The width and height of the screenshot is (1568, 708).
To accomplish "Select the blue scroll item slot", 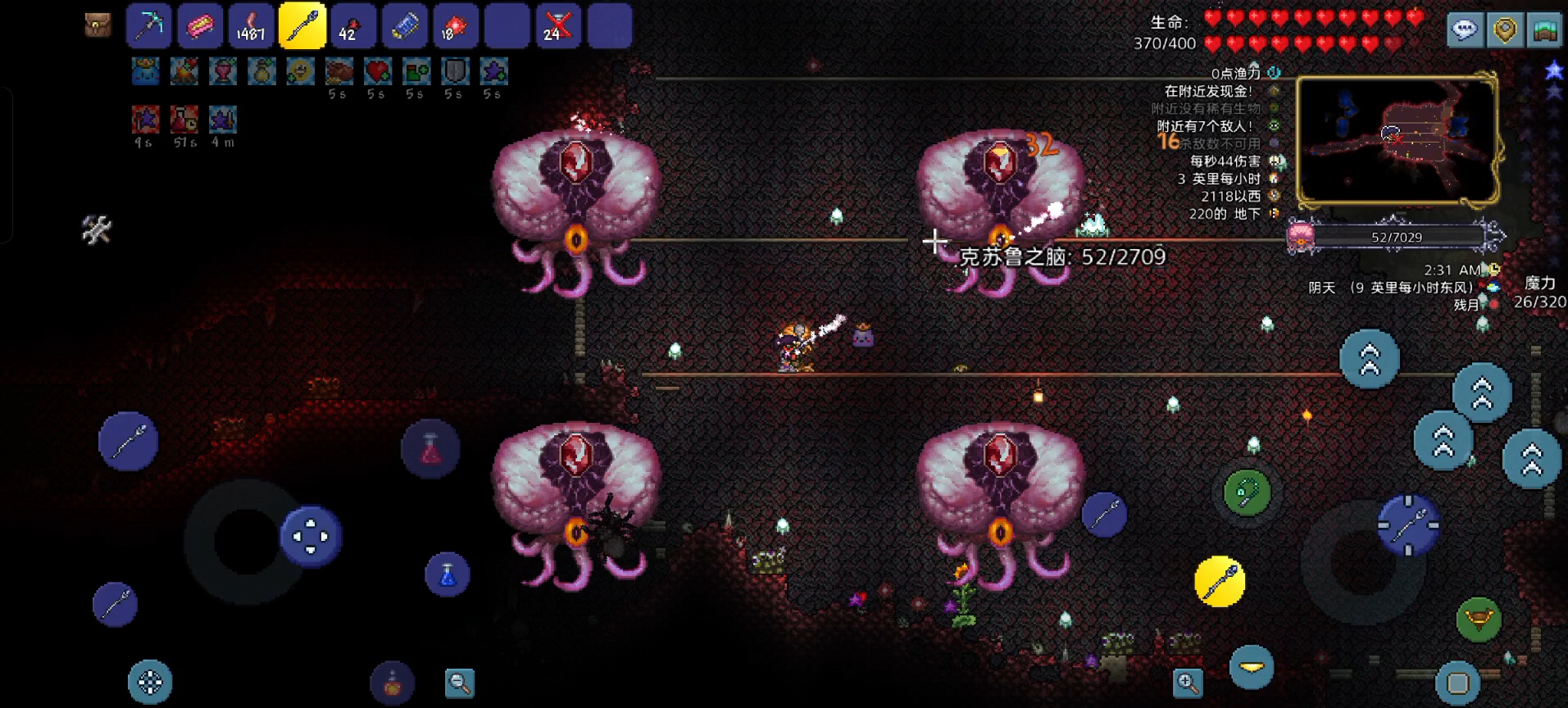I will pos(405,26).
